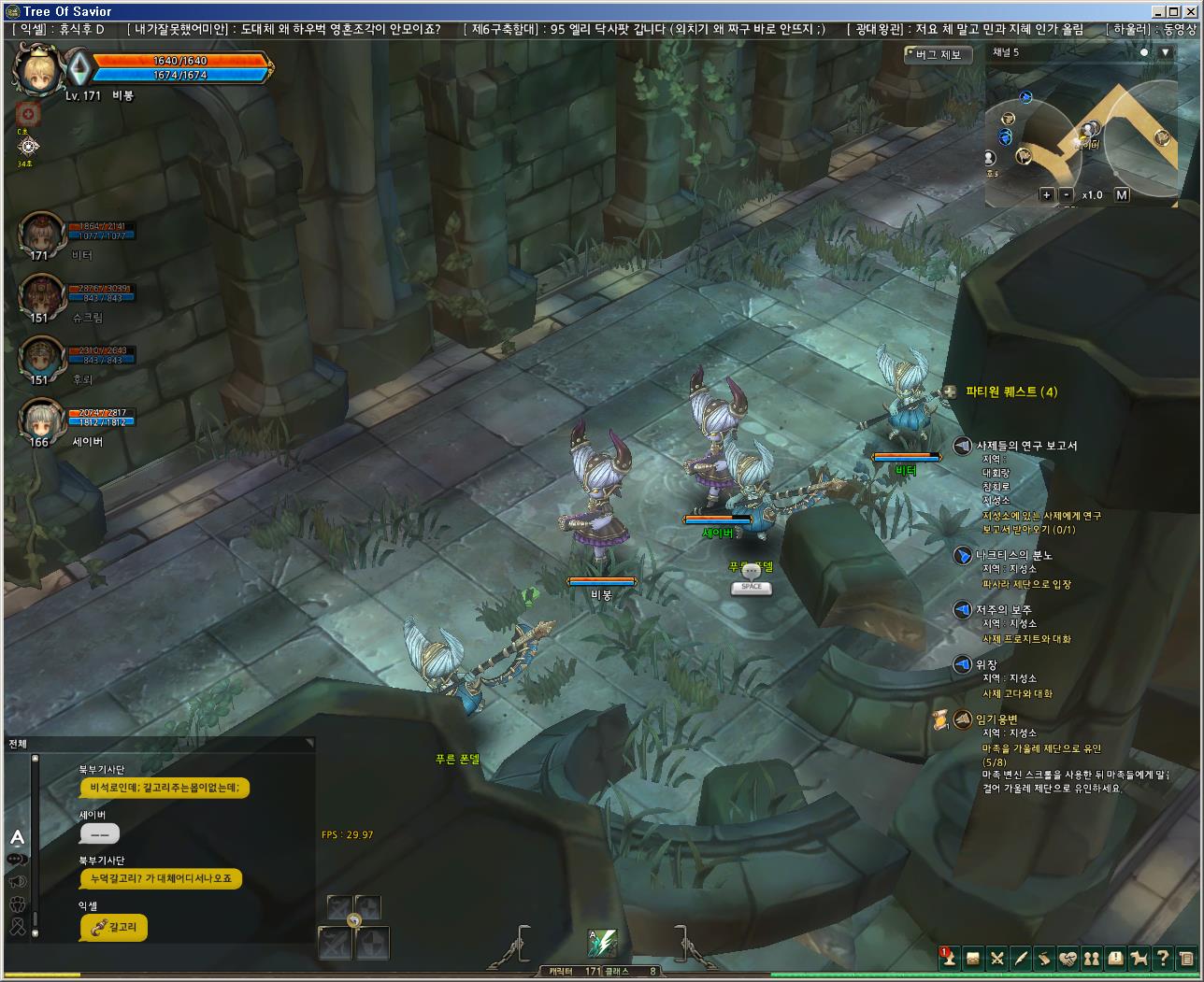Switch chat to the megaphone shout channel
The image size is (1204, 982).
pos(17,881)
